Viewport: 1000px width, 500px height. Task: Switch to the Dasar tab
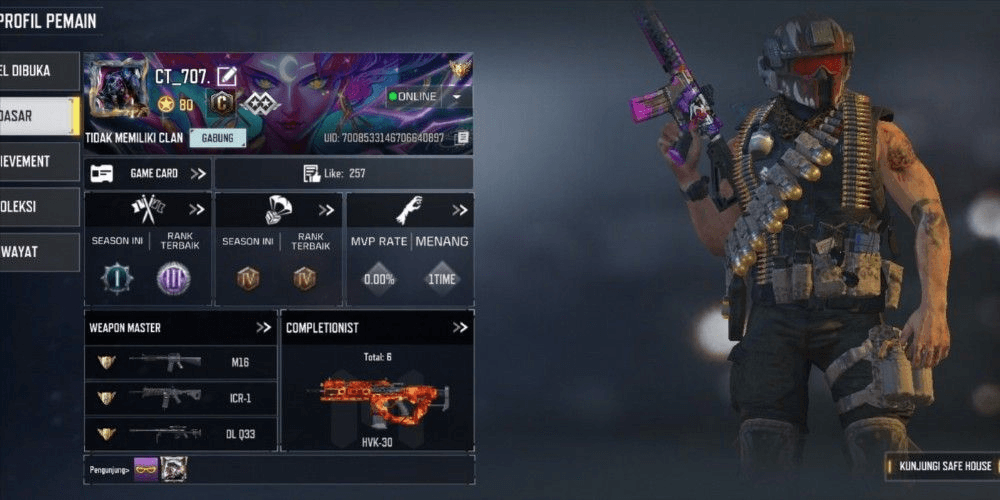38,116
